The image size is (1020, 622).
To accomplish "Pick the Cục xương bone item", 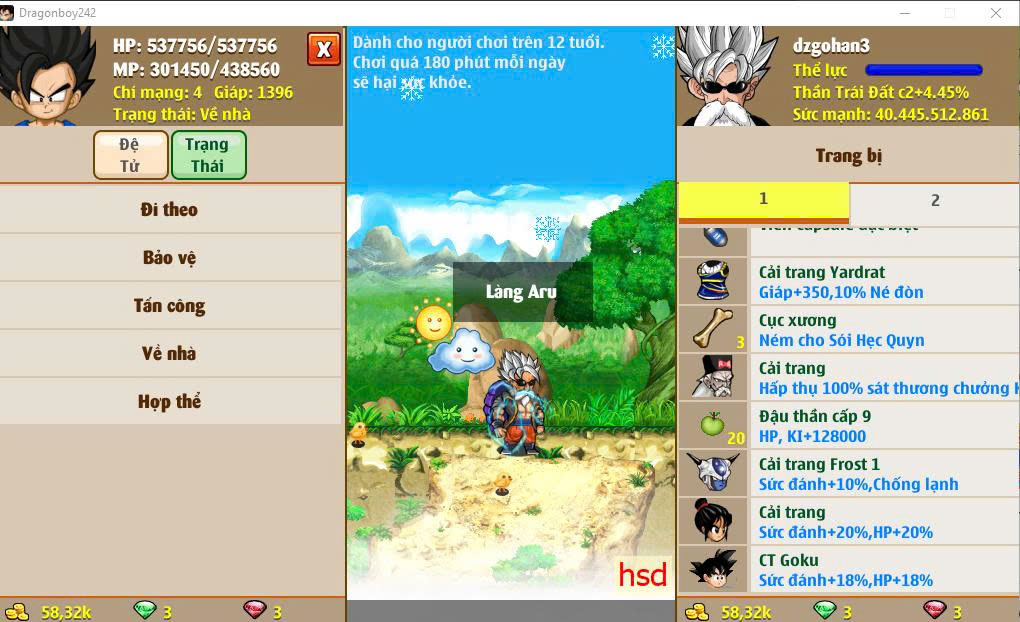I will click(848, 330).
